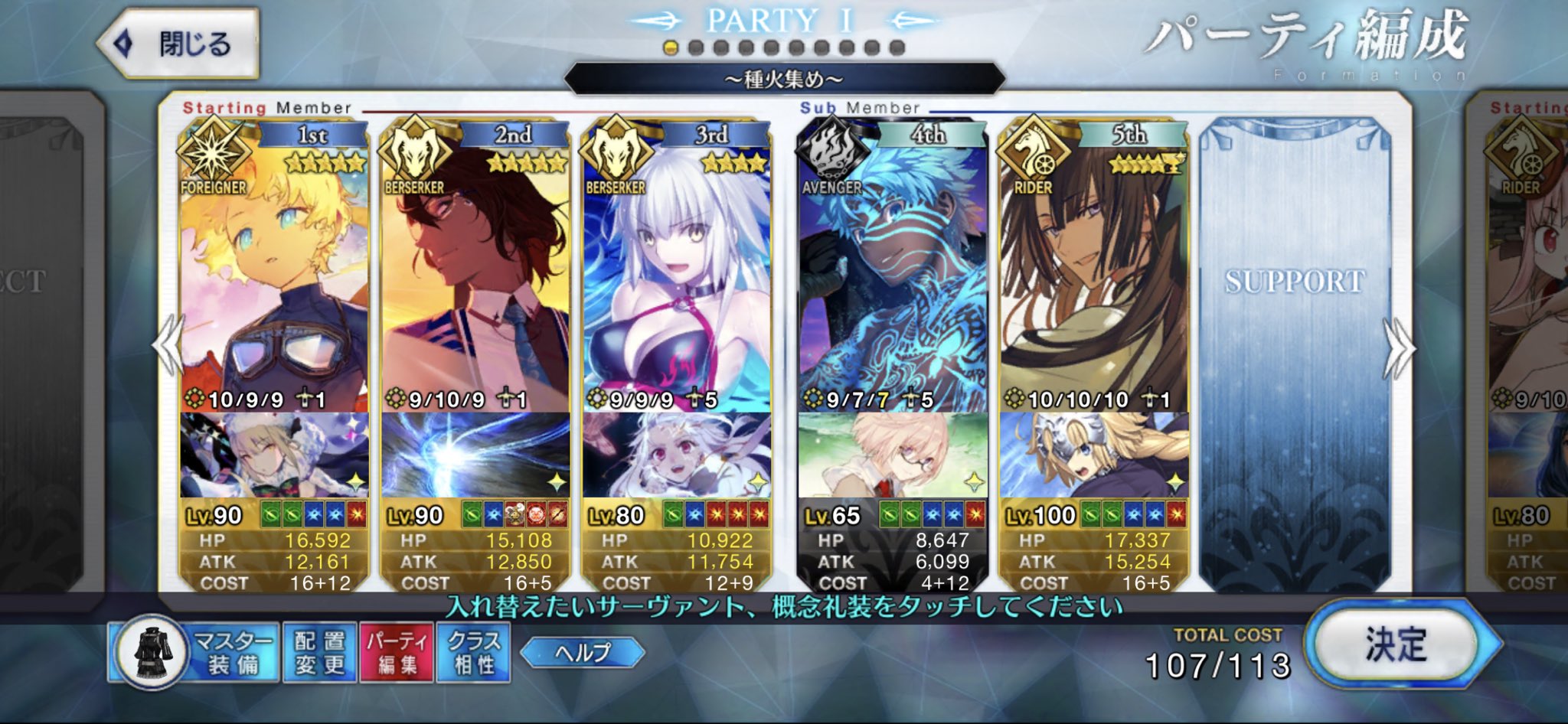Go to the next party with right arrow
The height and width of the screenshot is (724, 1568).
pyautogui.click(x=1399, y=348)
